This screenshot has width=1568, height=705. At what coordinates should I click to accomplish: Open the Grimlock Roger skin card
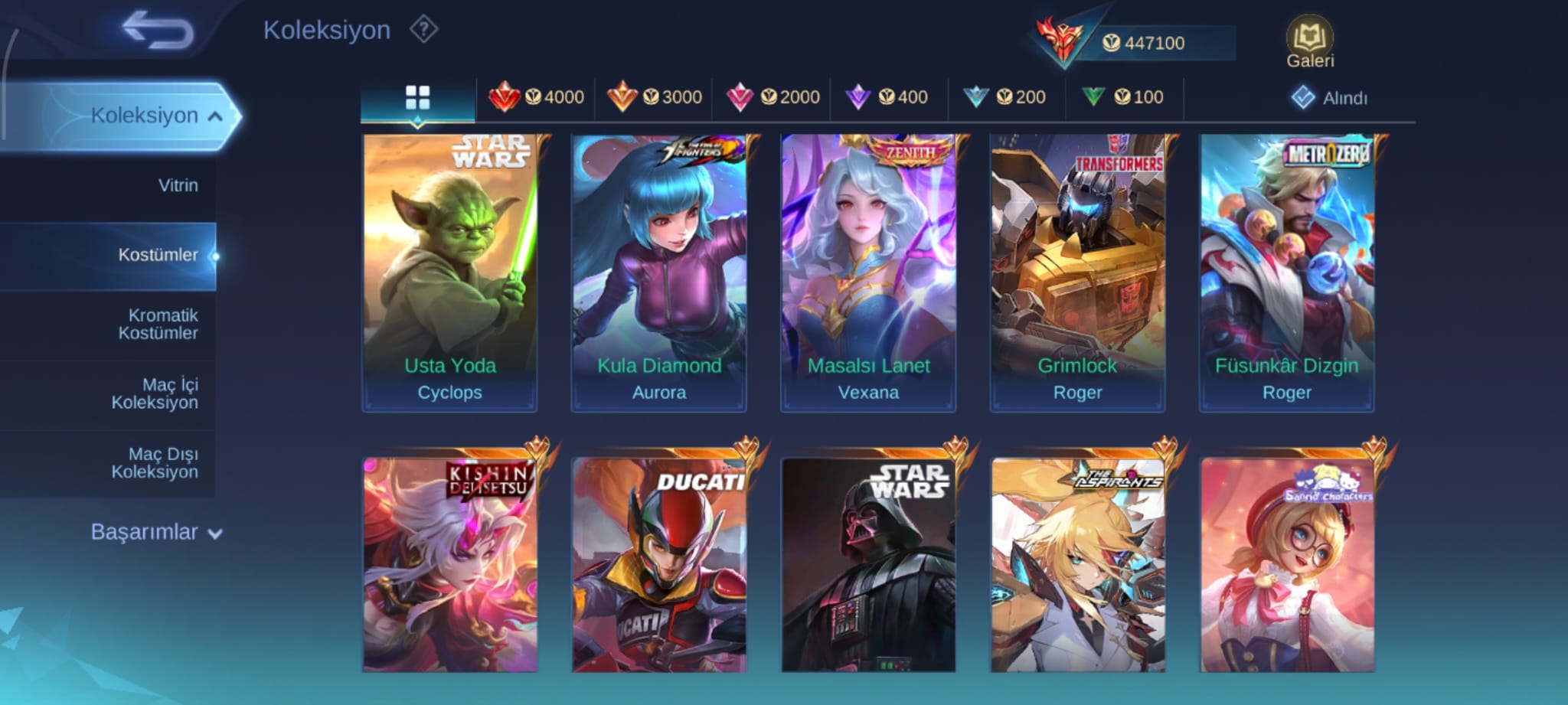[1077, 273]
